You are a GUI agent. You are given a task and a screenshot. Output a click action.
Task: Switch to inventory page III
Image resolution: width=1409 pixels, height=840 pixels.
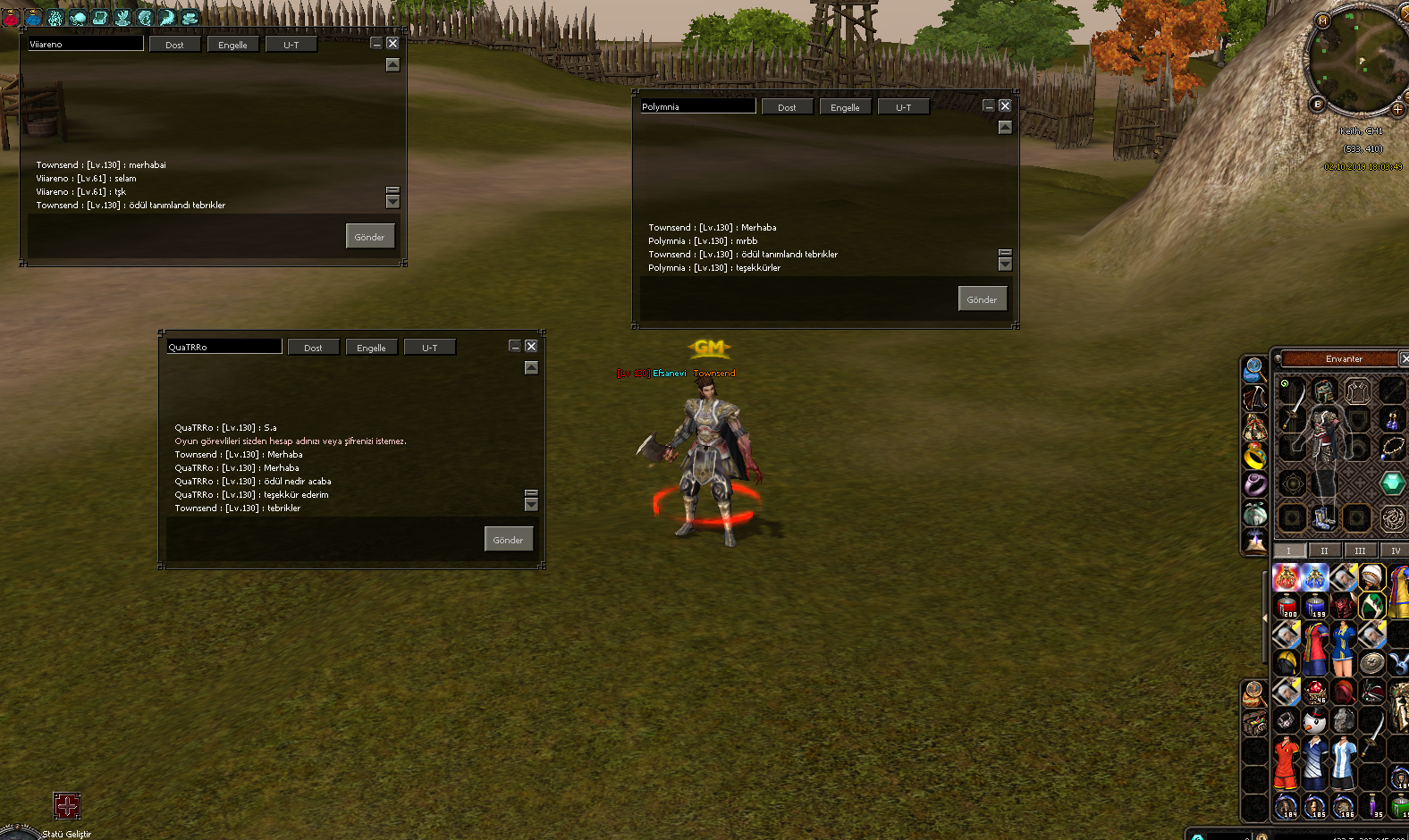click(1360, 550)
